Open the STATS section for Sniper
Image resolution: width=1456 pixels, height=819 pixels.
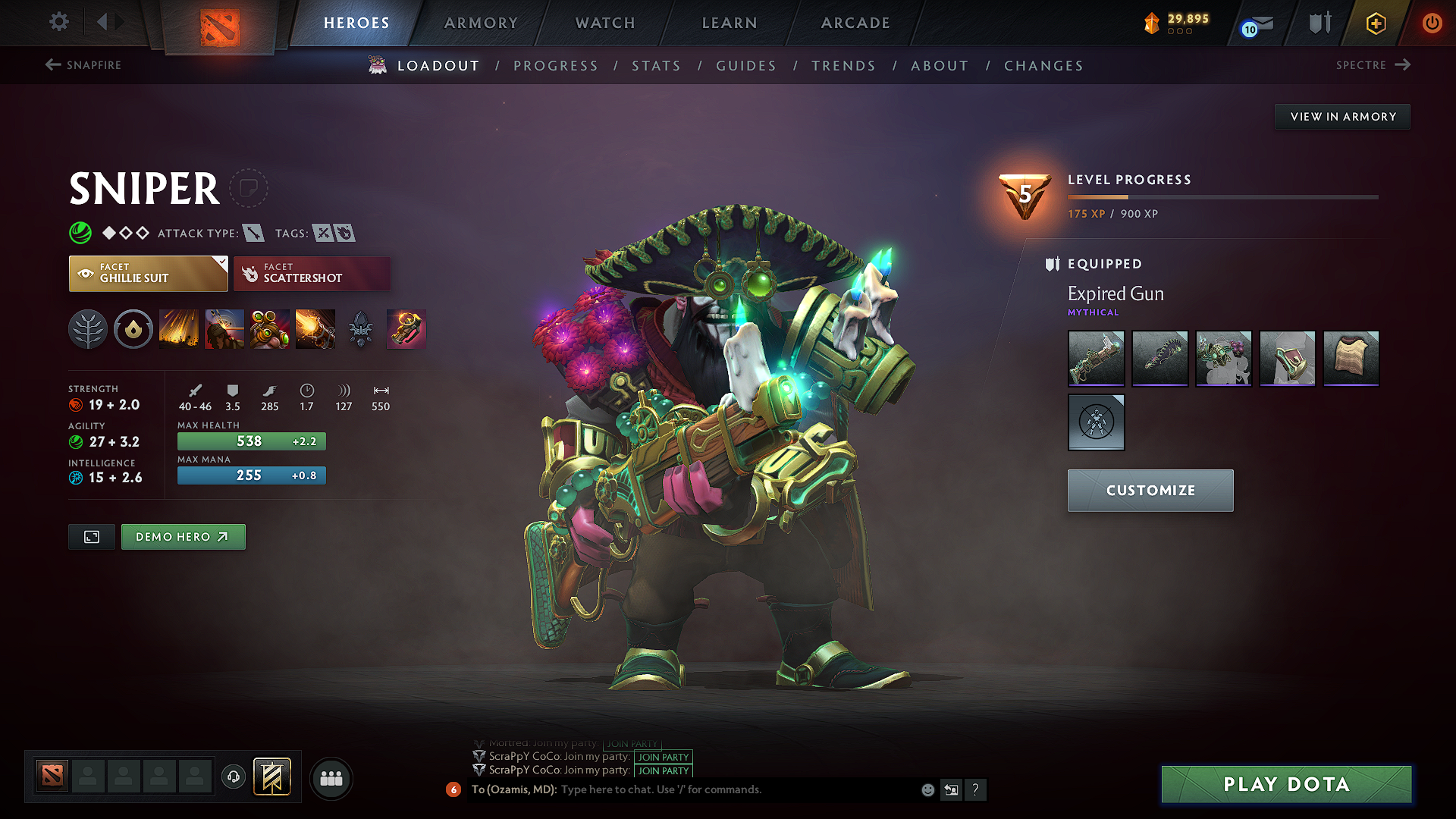point(657,65)
